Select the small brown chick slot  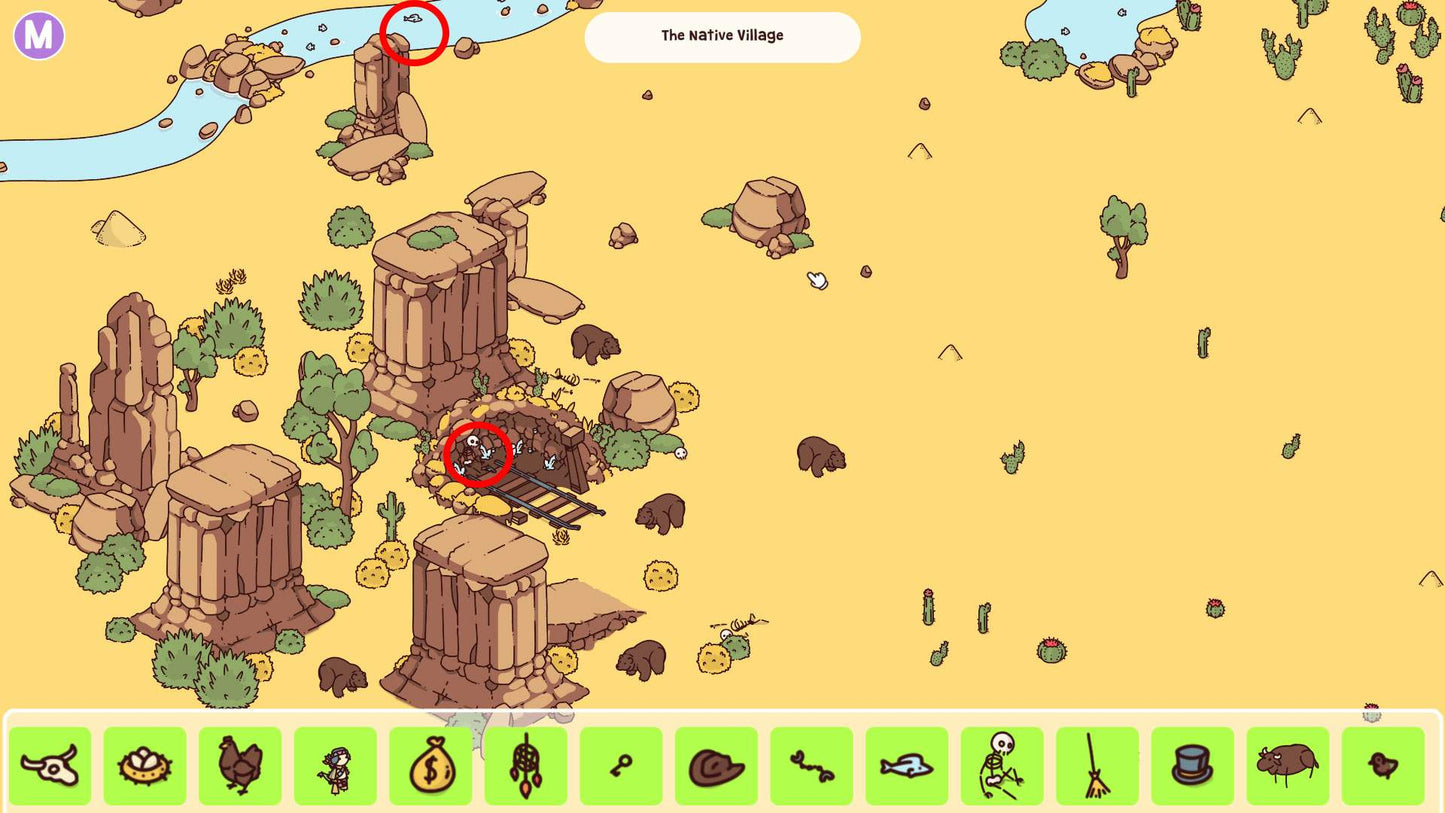coord(1383,766)
